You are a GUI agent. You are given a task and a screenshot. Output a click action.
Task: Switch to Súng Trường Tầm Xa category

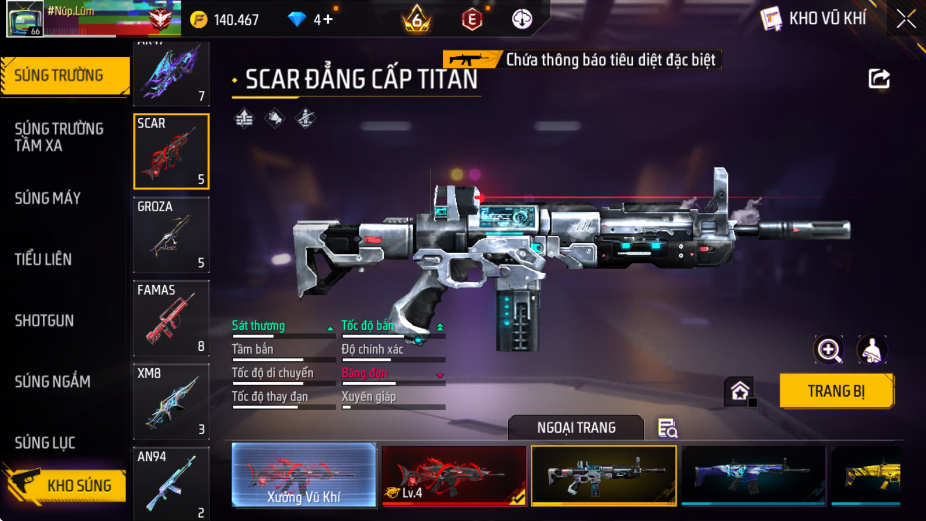pyautogui.click(x=59, y=137)
